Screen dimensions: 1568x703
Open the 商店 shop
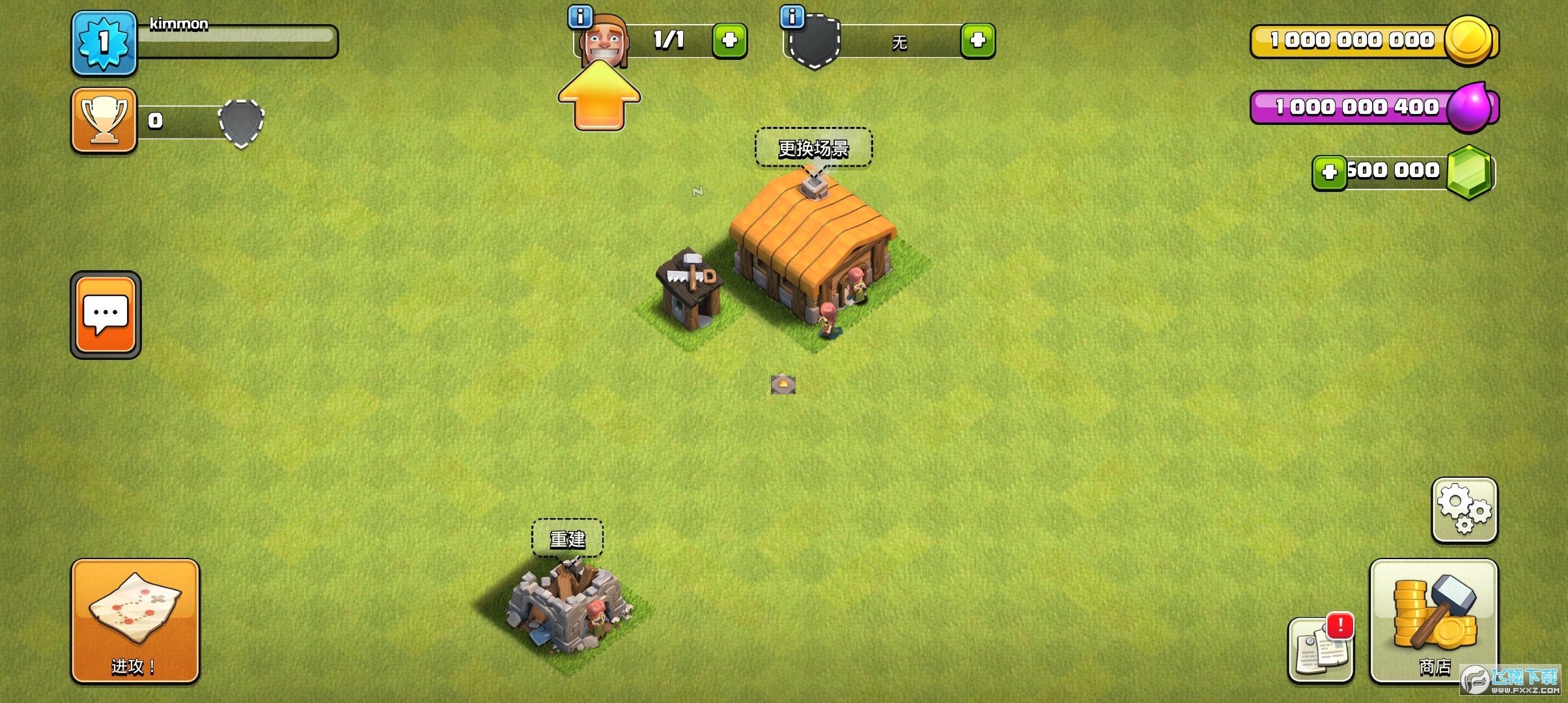point(1434,621)
